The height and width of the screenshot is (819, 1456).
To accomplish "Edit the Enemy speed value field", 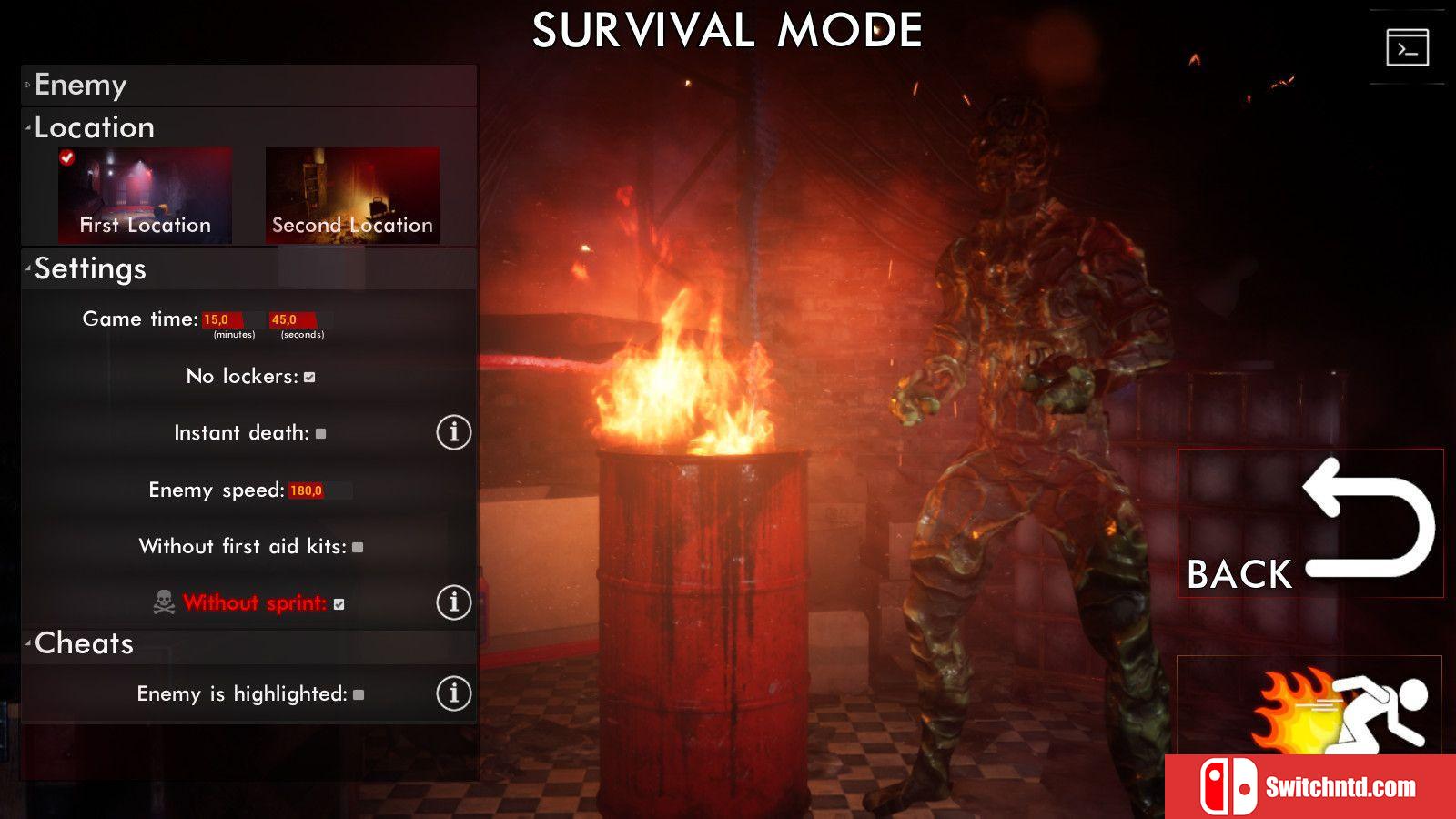I will (308, 491).
